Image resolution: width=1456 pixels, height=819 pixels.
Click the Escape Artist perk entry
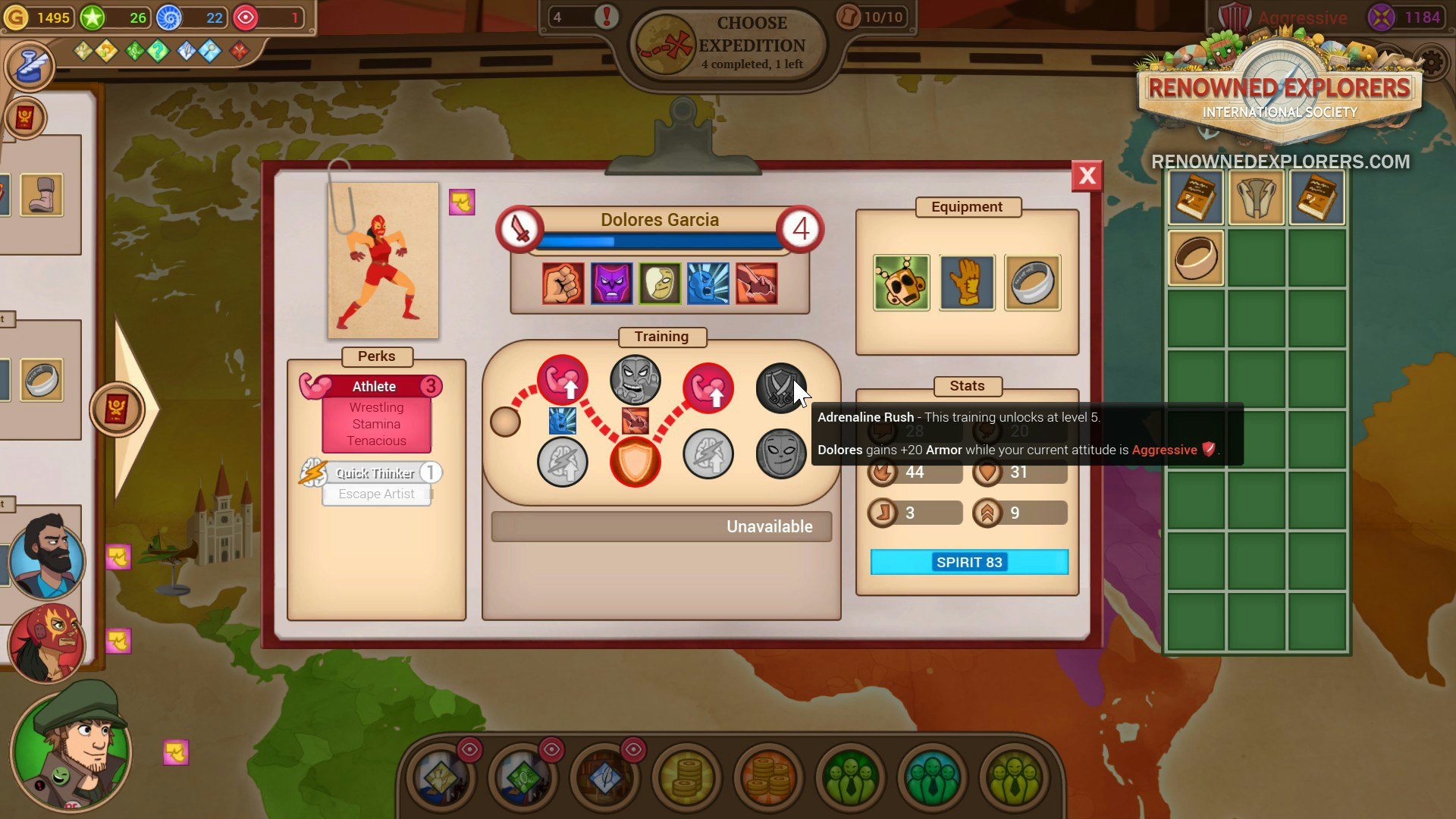(376, 494)
